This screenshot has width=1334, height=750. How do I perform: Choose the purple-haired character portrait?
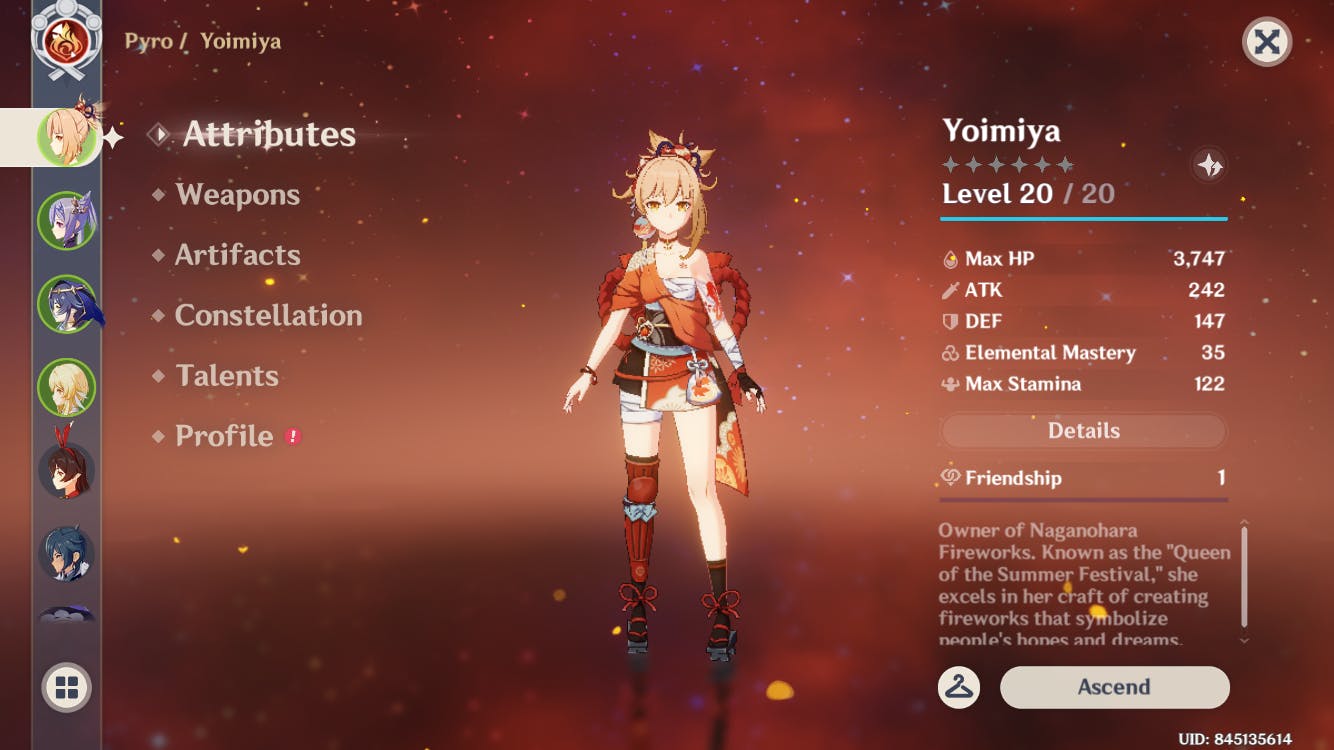point(67,220)
